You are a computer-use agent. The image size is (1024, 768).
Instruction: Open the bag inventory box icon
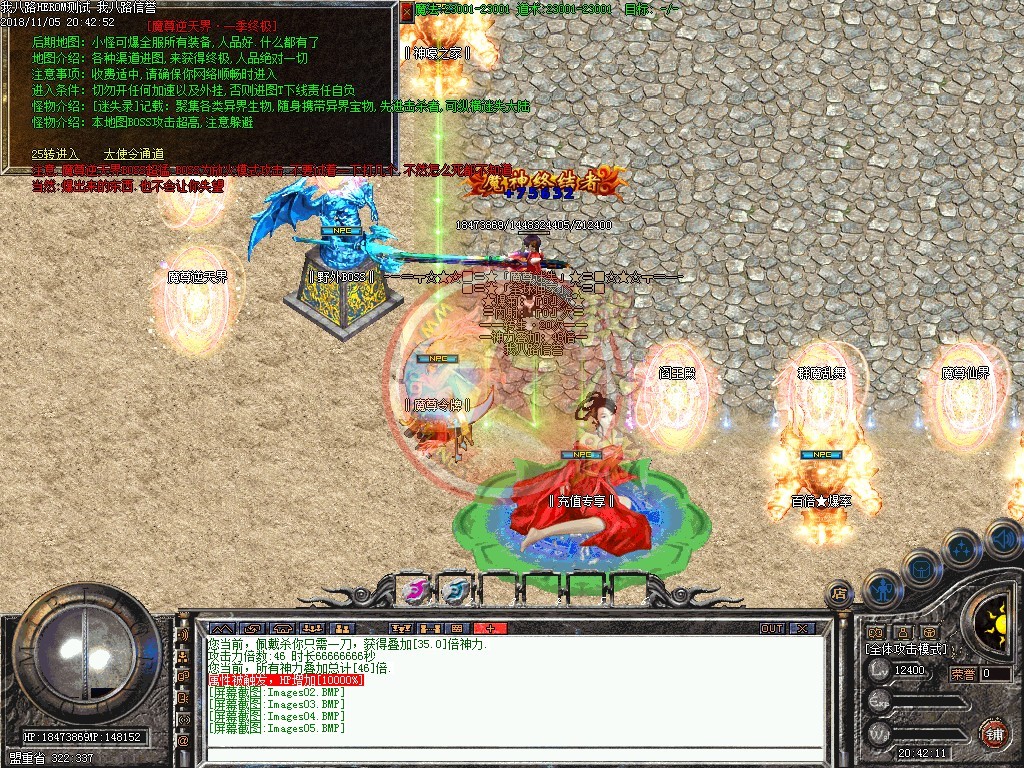click(921, 567)
